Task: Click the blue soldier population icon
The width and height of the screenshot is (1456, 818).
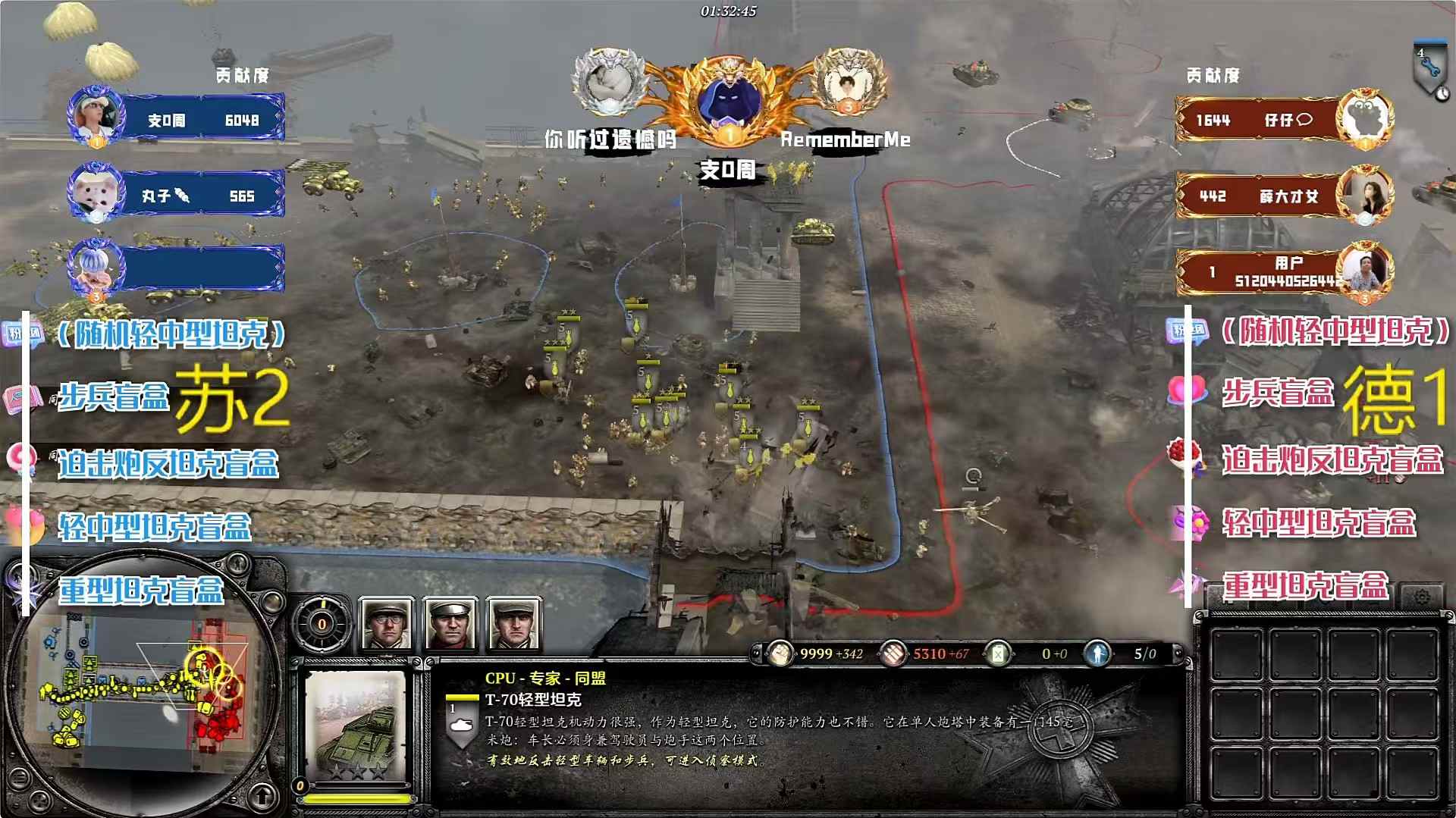Action: [1097, 653]
